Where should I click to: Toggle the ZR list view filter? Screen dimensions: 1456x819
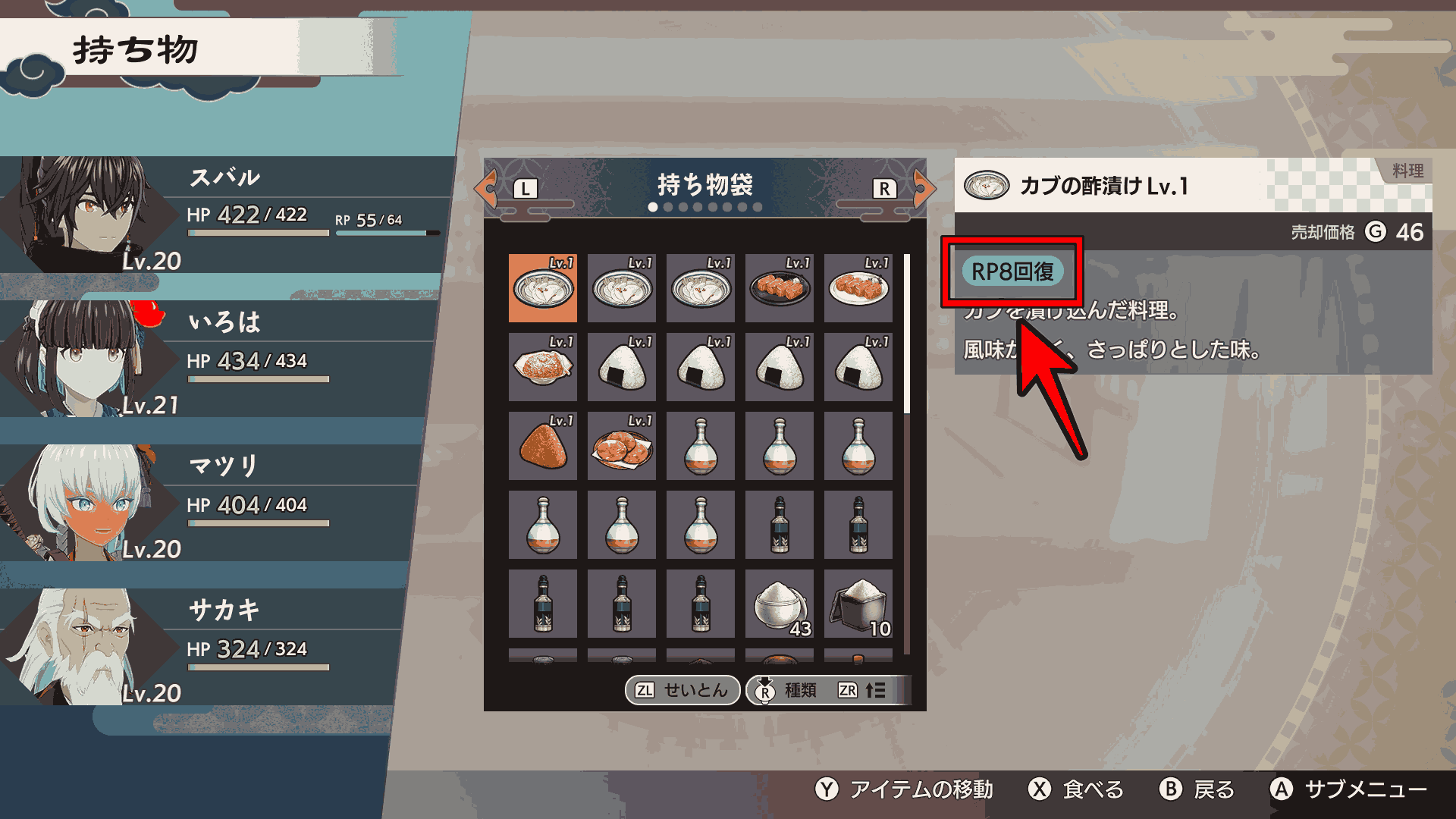pyautogui.click(x=859, y=690)
